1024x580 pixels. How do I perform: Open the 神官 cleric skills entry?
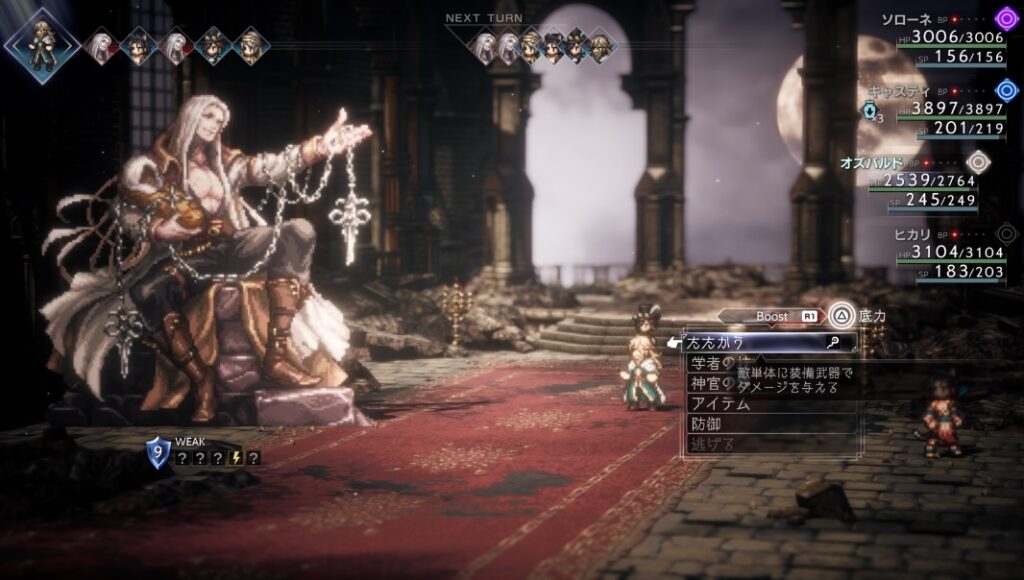click(x=710, y=384)
